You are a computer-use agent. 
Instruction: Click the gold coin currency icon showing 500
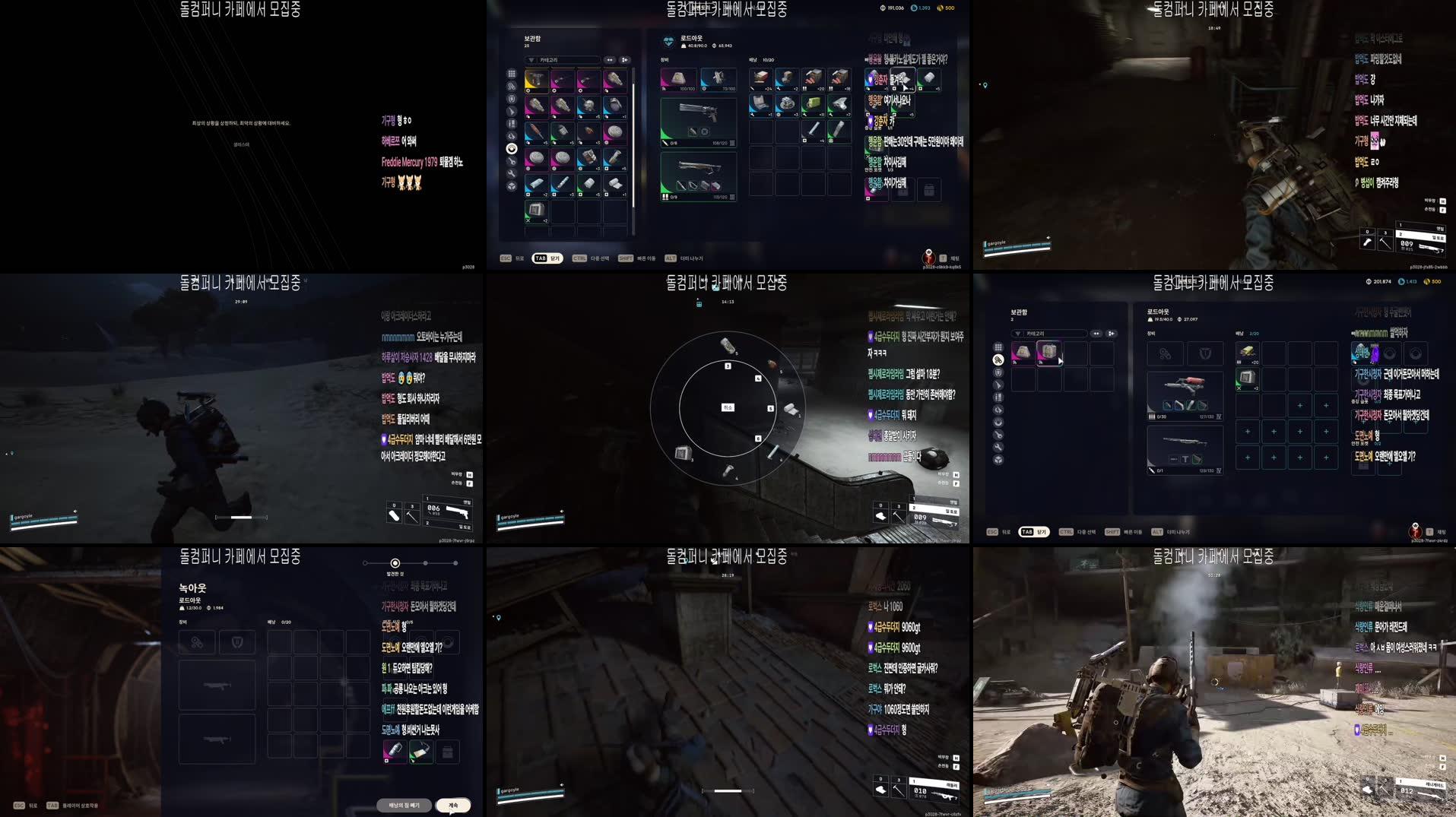coord(940,8)
